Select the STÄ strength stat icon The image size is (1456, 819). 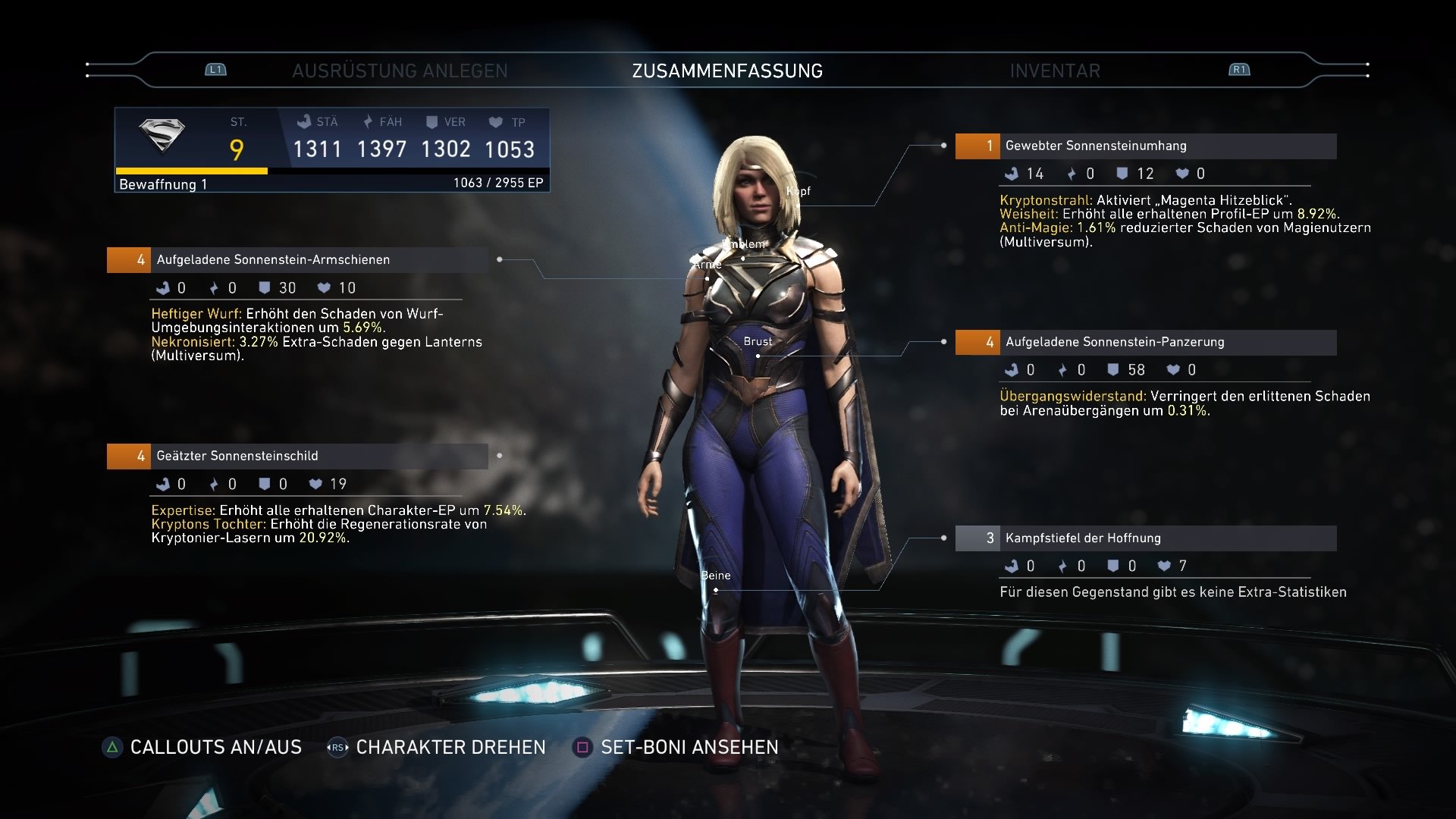click(306, 121)
